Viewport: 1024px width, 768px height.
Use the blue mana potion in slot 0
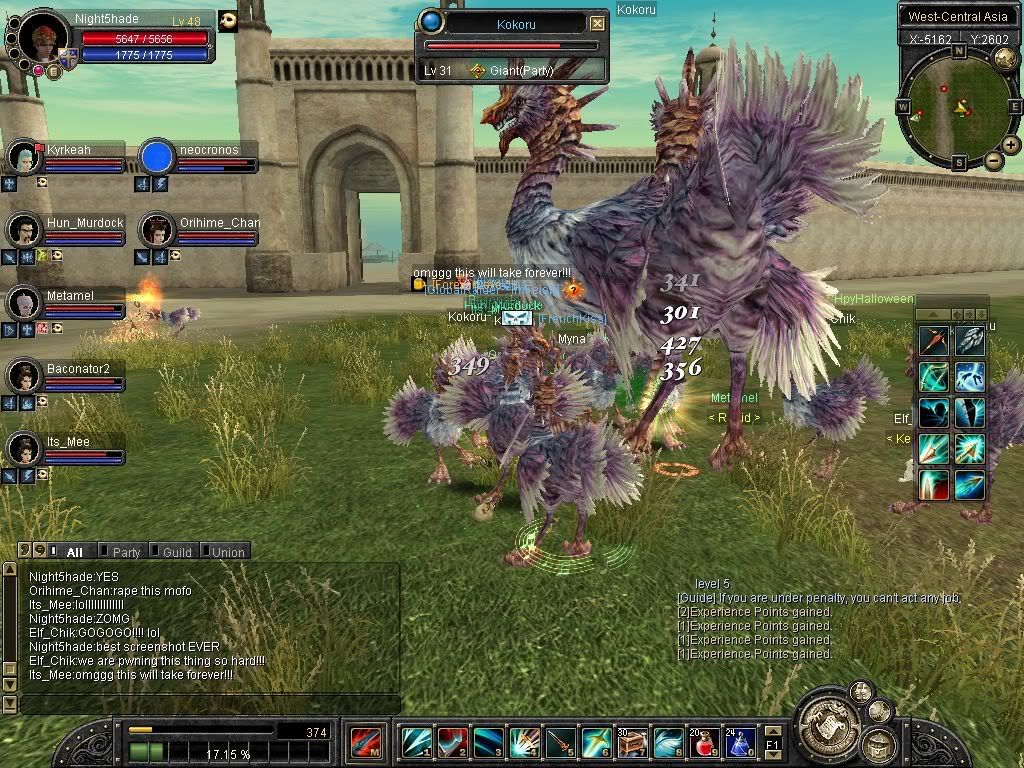pyautogui.click(x=739, y=743)
